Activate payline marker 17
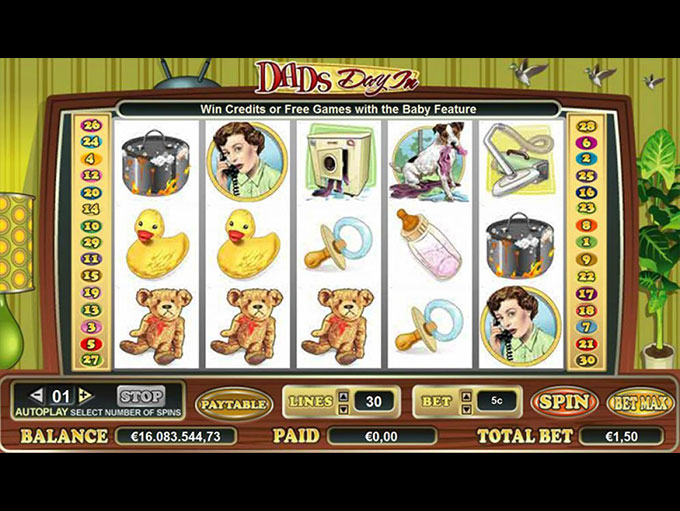 pos(587,293)
